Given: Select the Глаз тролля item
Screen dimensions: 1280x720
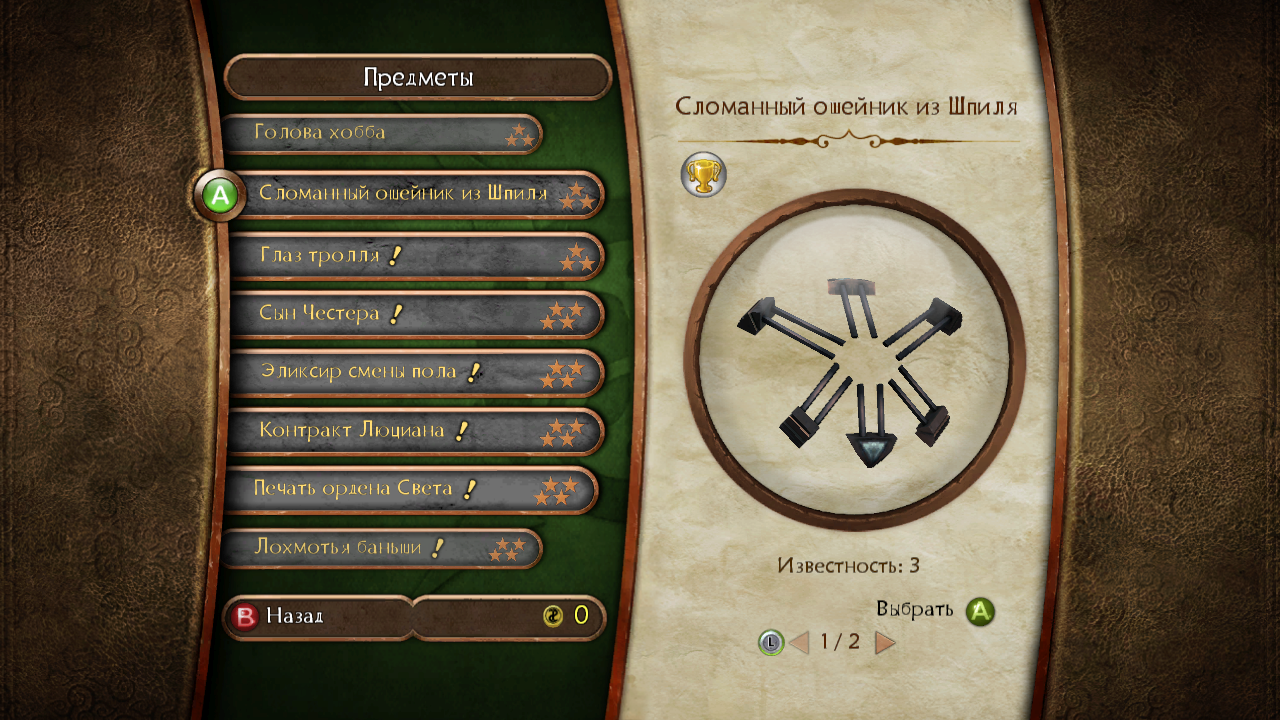Looking at the screenshot, I should coord(415,256).
